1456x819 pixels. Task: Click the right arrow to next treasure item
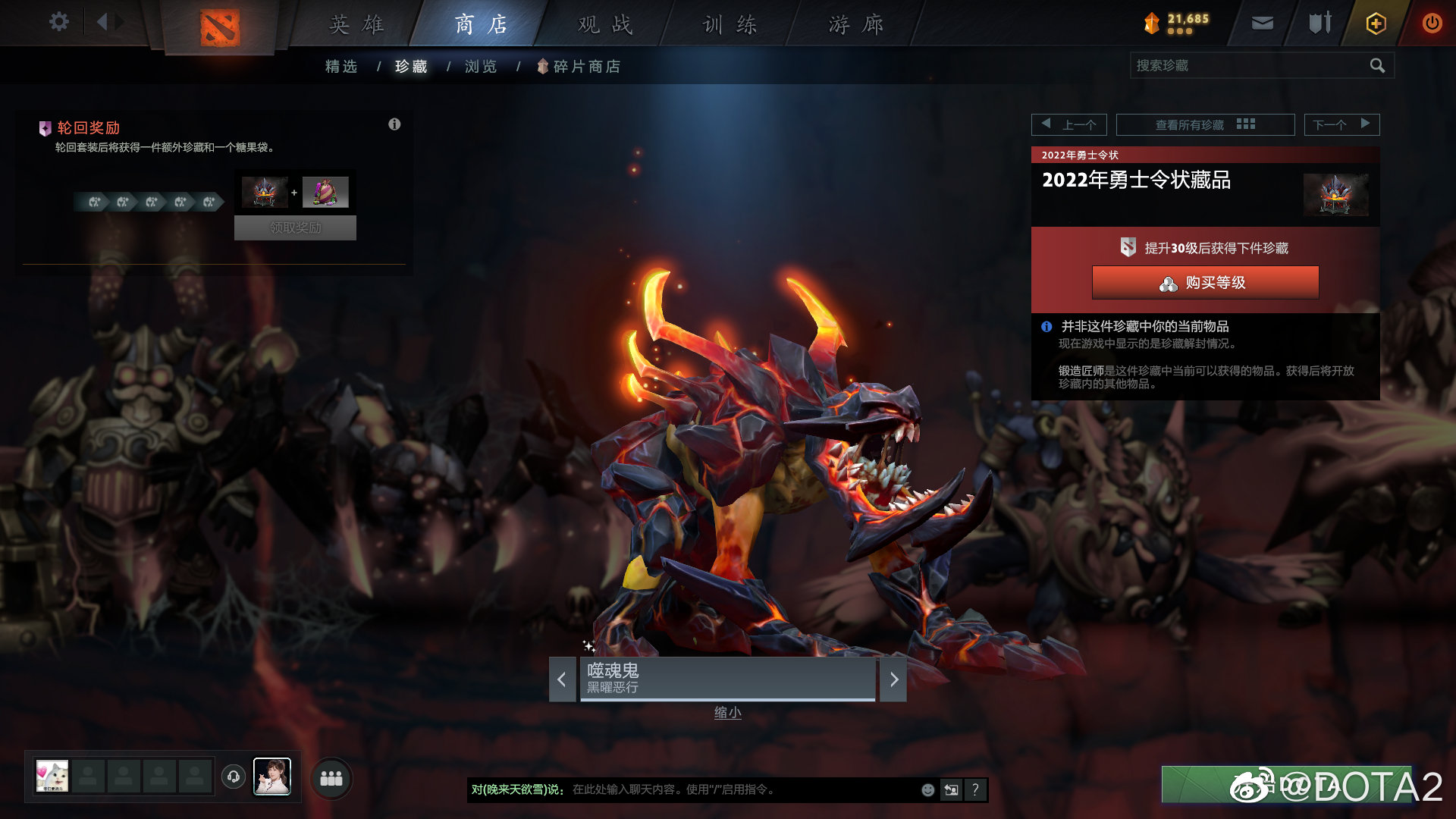[x=895, y=680]
